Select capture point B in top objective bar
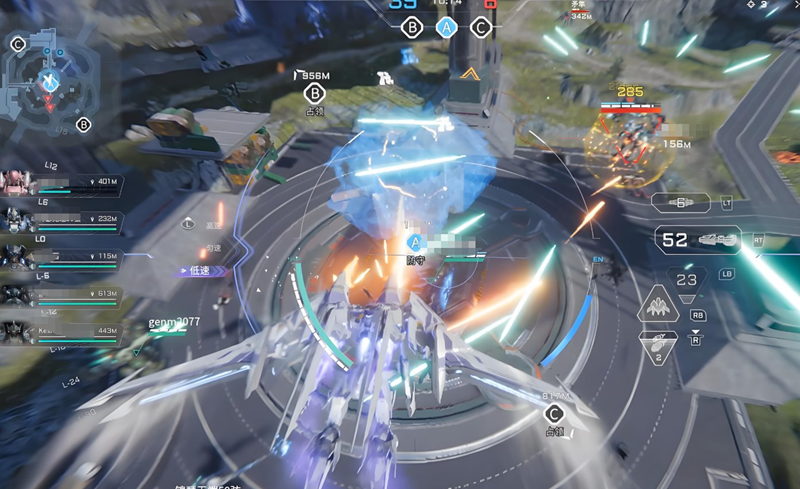This screenshot has width=800, height=489. pos(411,28)
